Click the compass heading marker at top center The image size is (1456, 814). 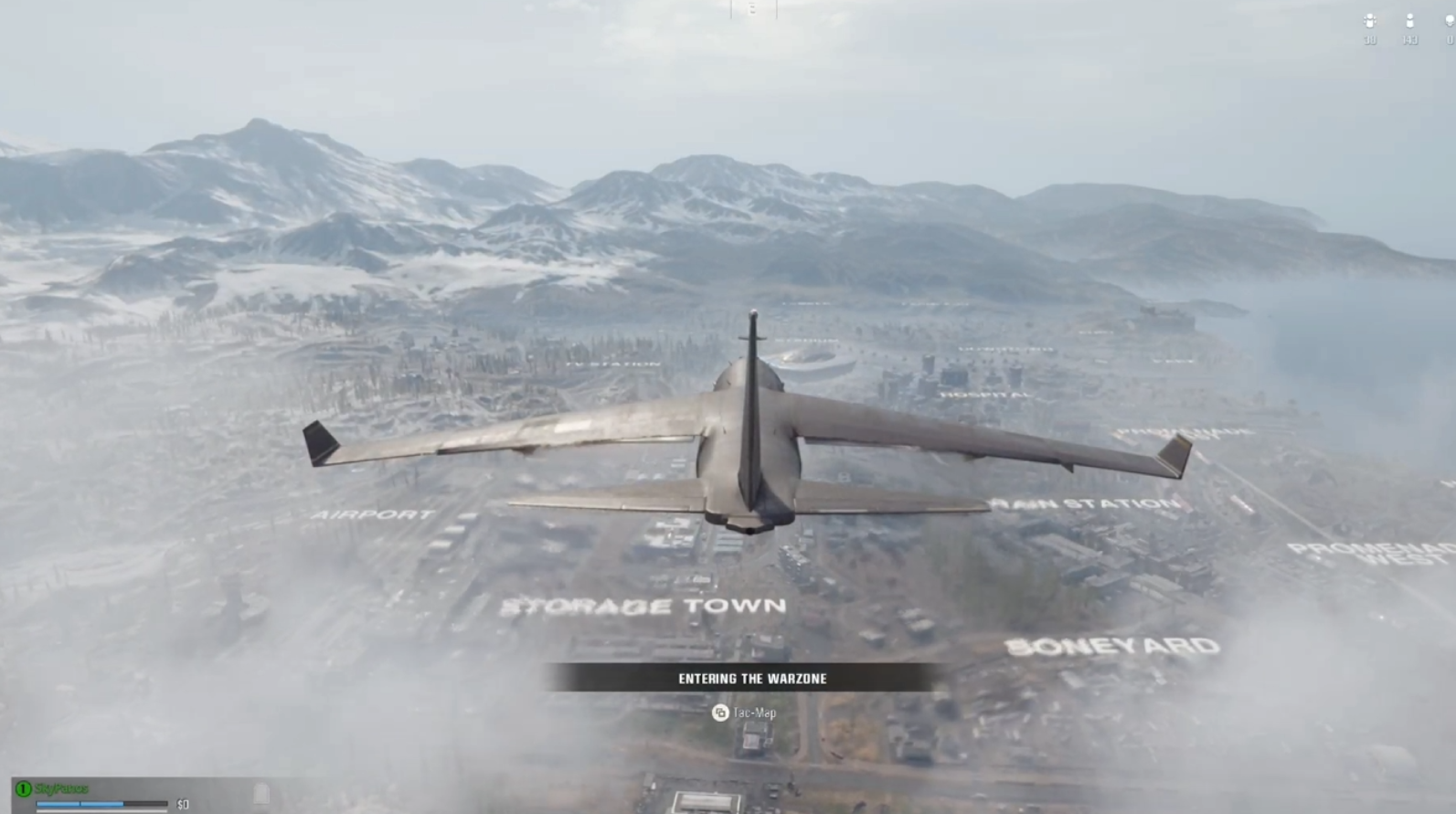pos(751,9)
